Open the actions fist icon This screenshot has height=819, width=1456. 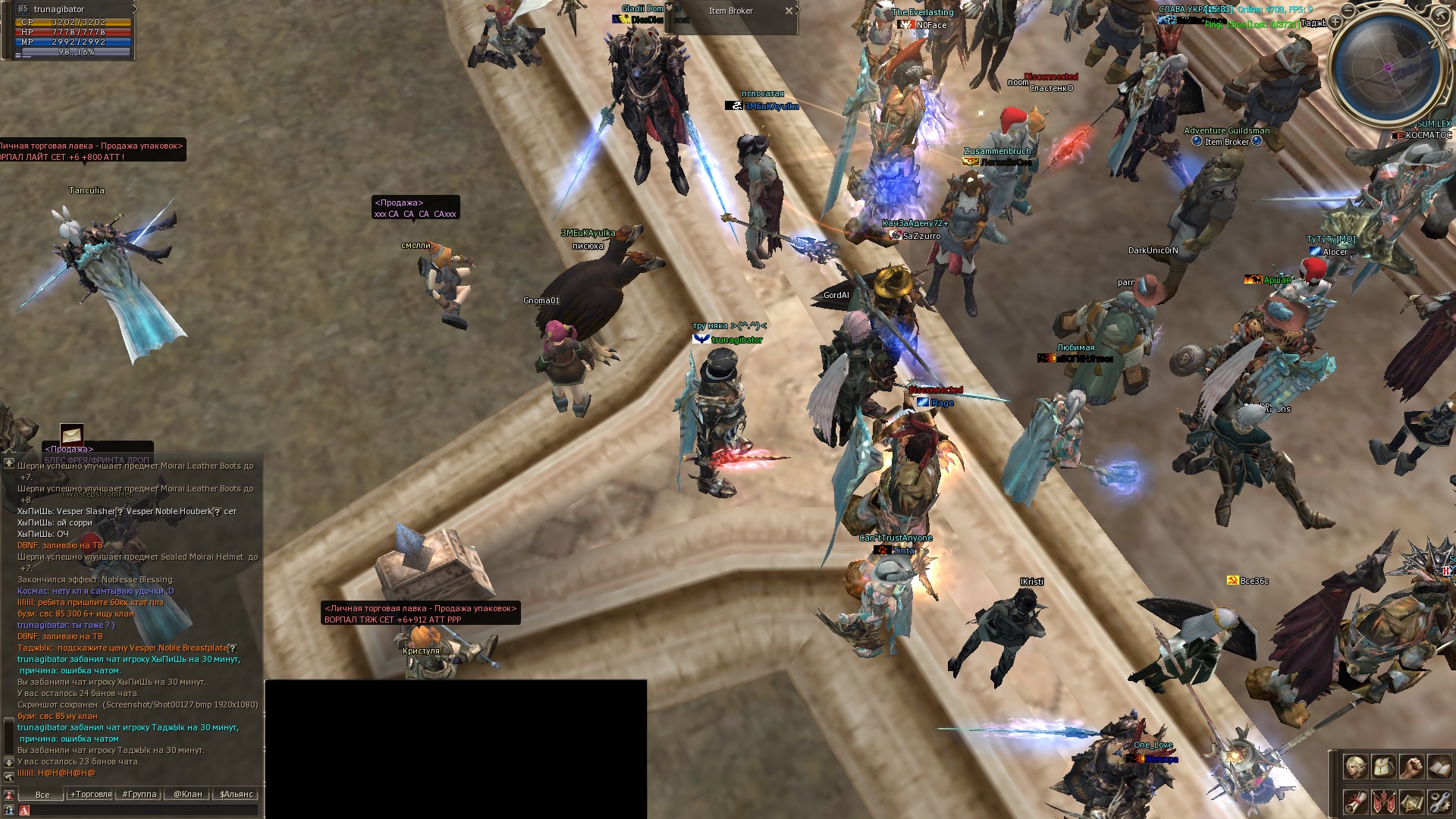(x=1411, y=767)
